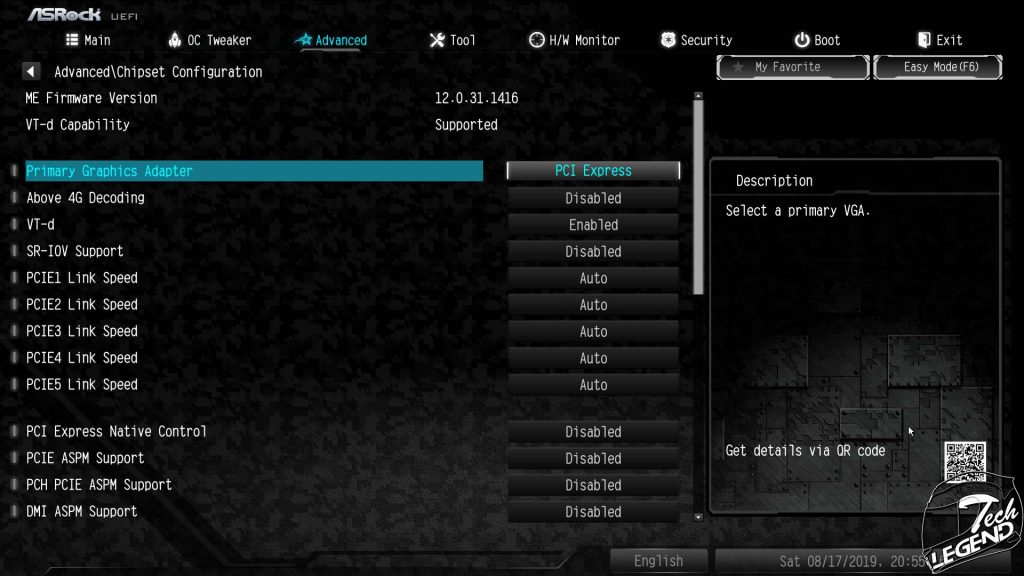1024x576 pixels.
Task: Switch to Easy Mode
Action: 937,67
